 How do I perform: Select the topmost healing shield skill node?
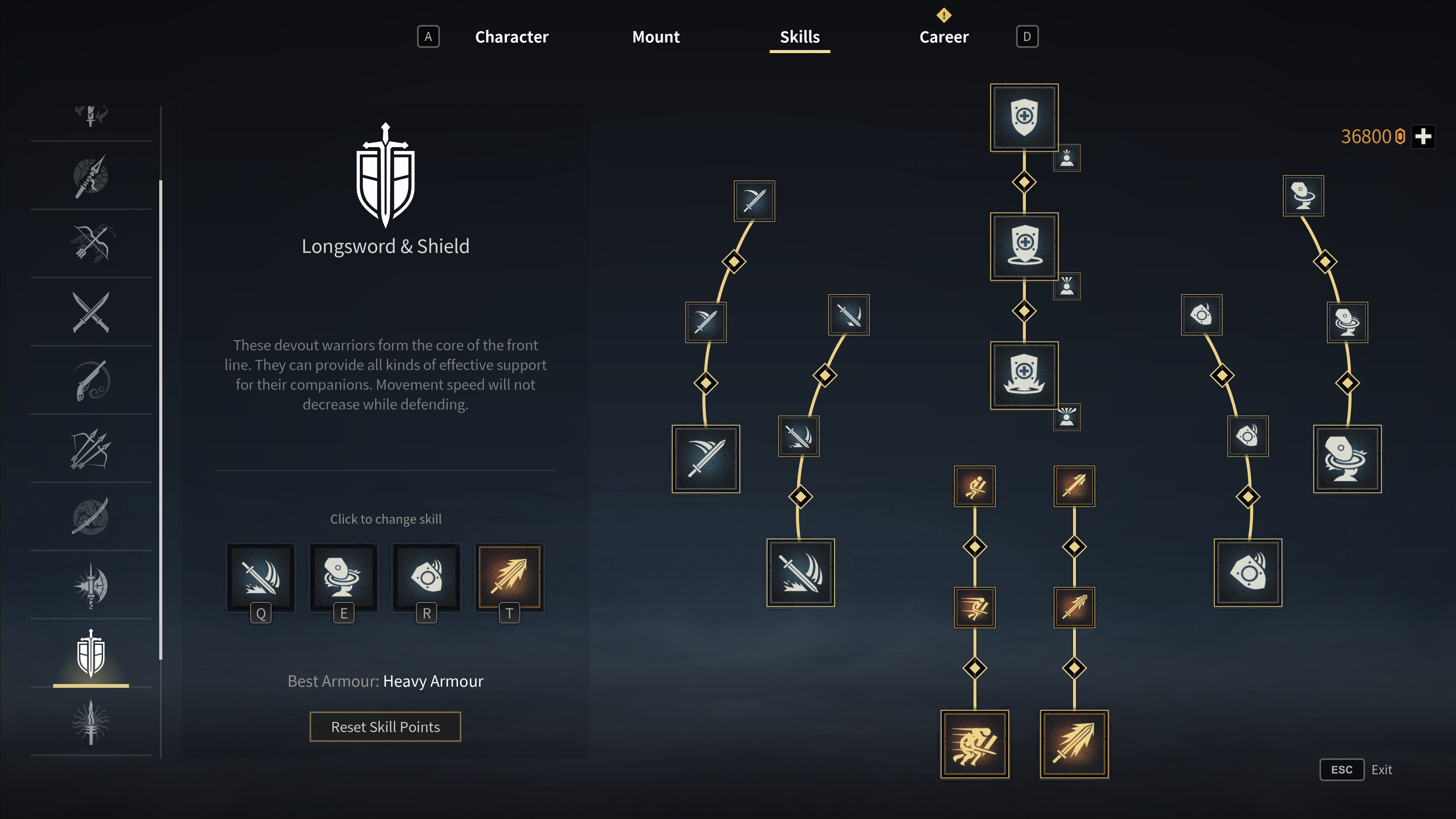(x=1024, y=118)
